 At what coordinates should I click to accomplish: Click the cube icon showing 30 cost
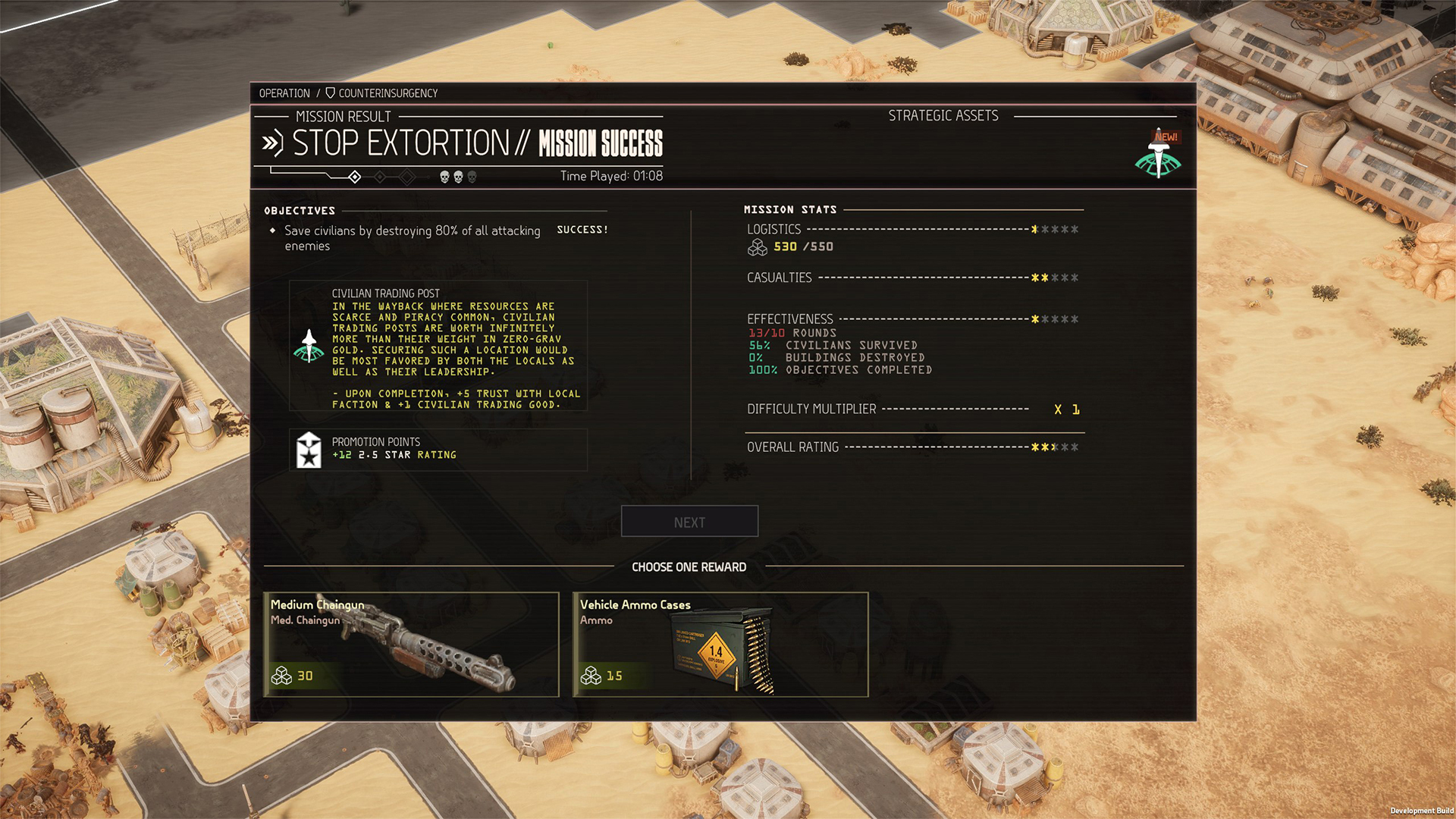(281, 676)
